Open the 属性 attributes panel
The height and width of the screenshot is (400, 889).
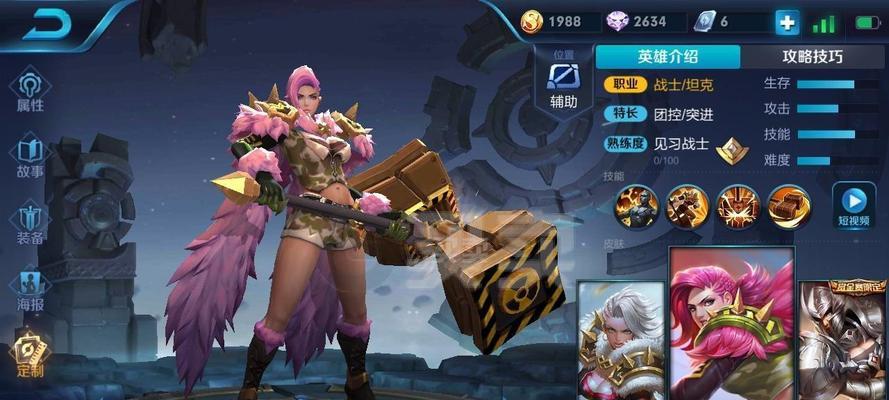pos(31,88)
